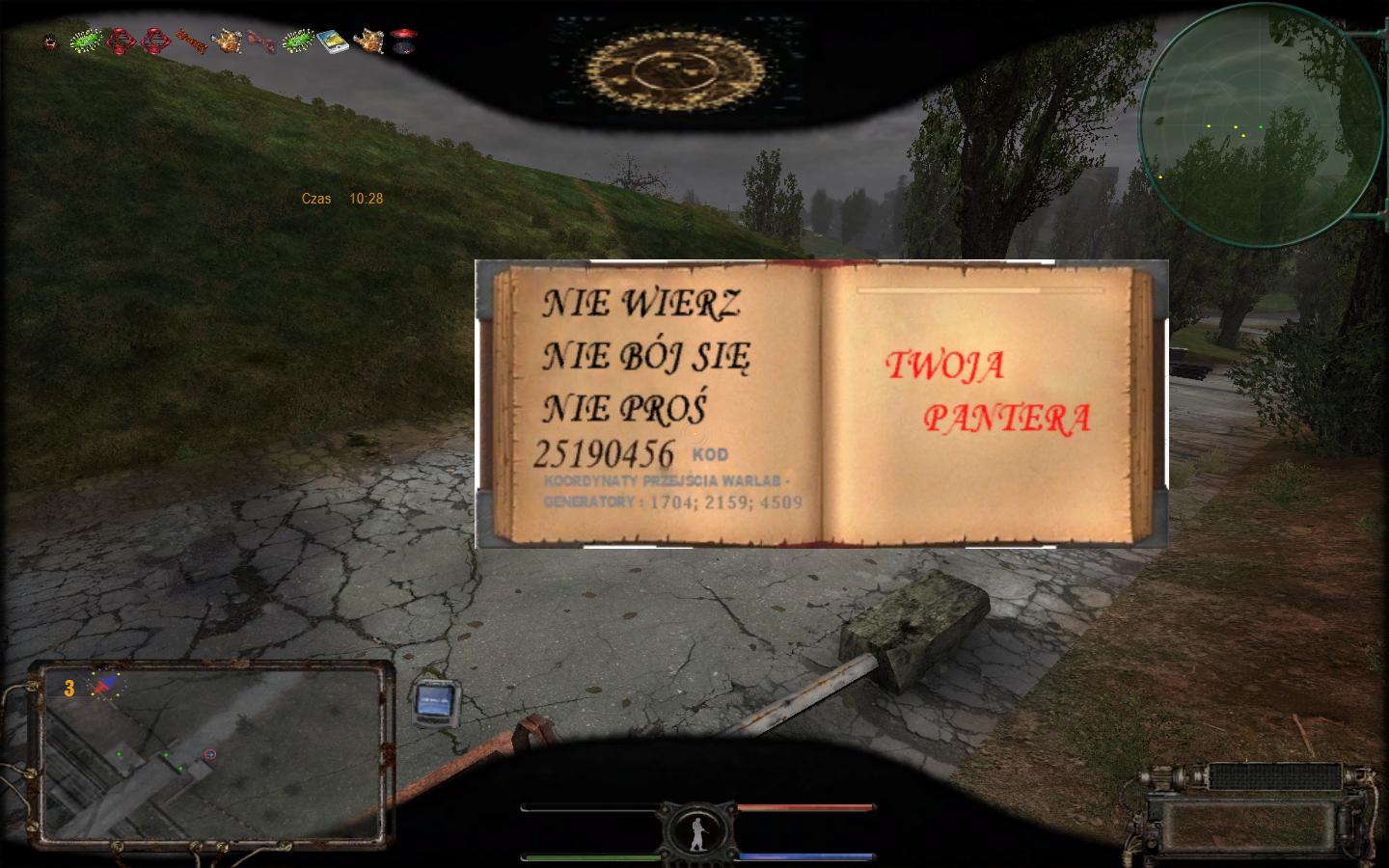Select the small dark red artifact icon
The width and height of the screenshot is (1389, 868).
(x=51, y=42)
